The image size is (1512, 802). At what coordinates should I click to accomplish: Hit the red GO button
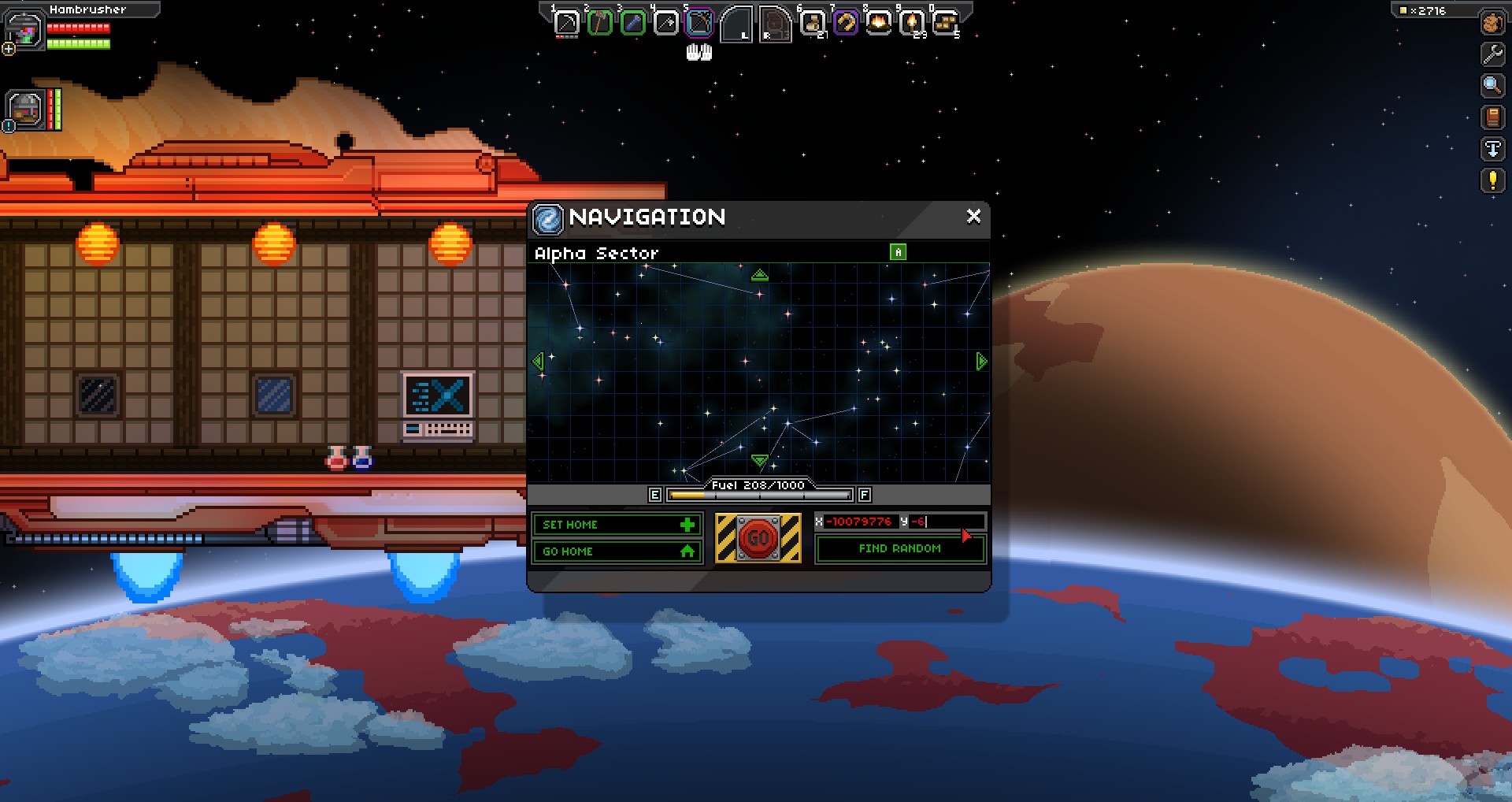tap(758, 538)
